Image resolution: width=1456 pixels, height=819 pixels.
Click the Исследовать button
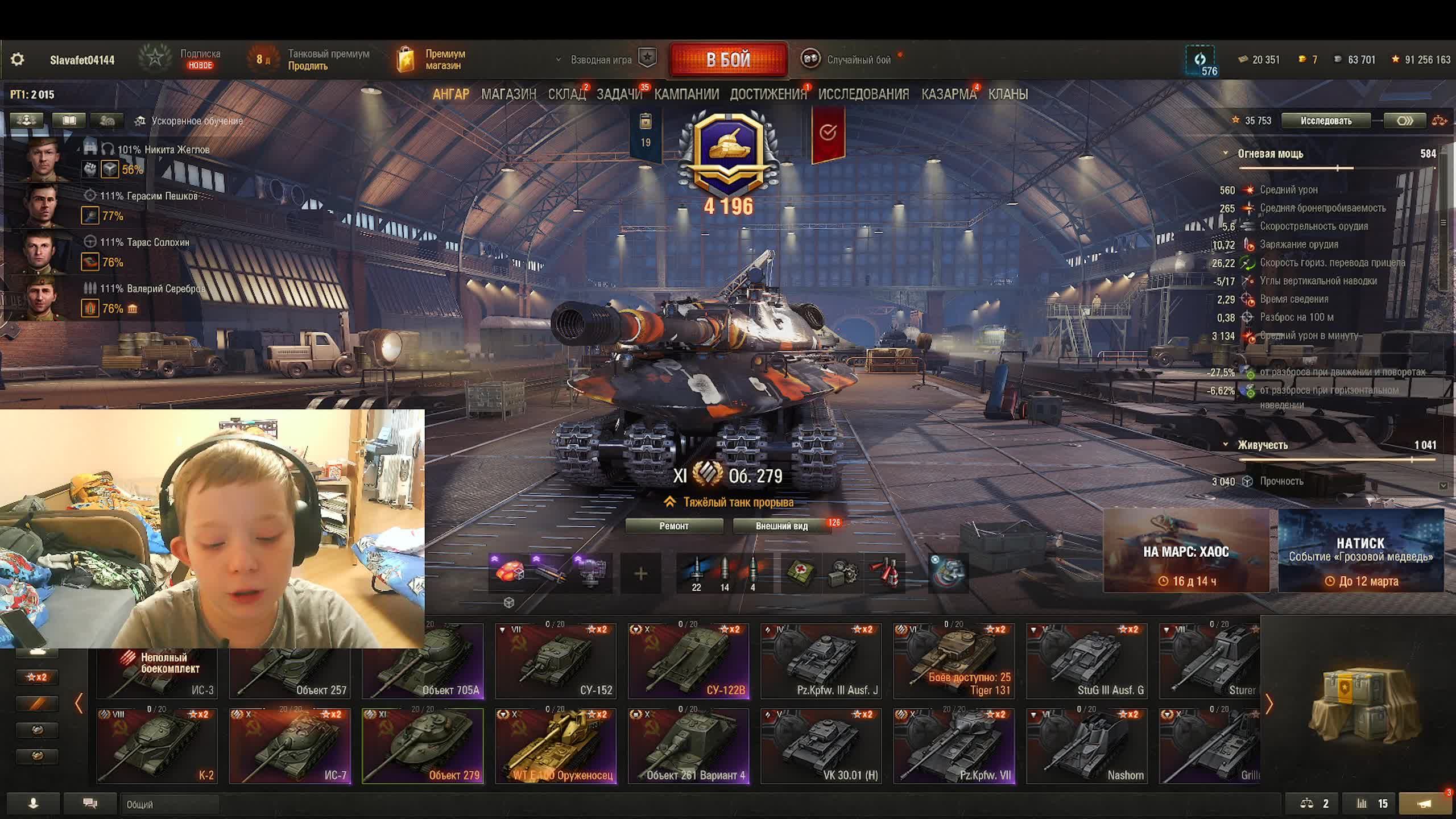pos(1326,121)
